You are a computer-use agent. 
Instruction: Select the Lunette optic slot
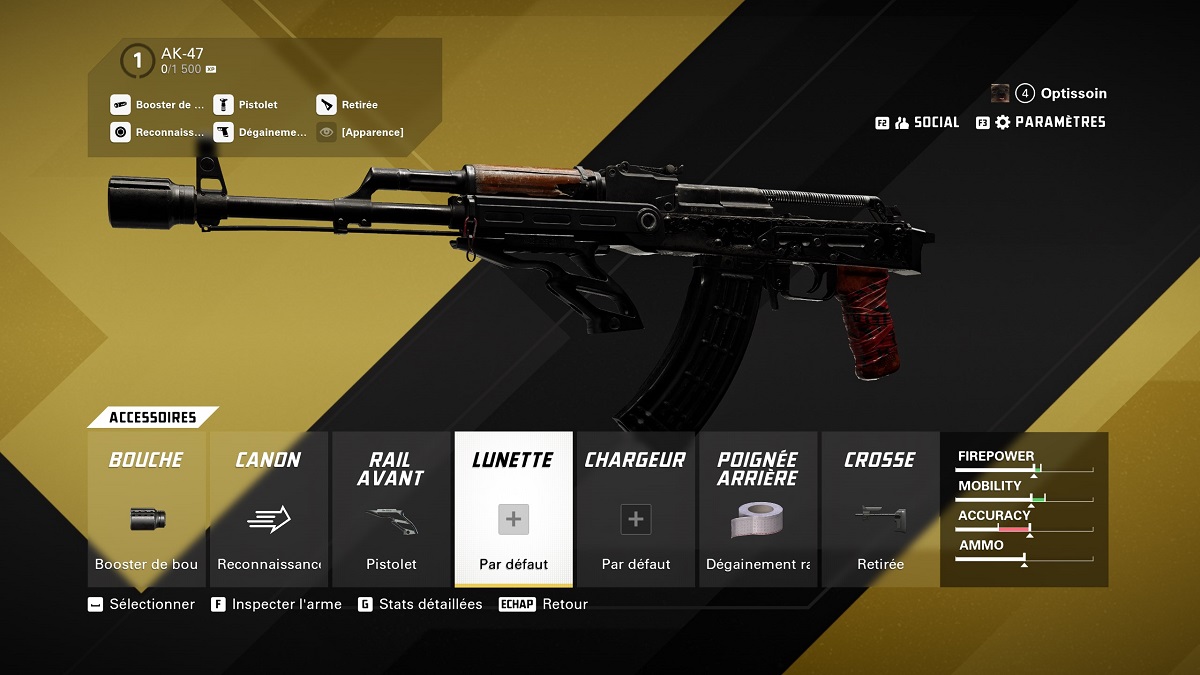[513, 509]
